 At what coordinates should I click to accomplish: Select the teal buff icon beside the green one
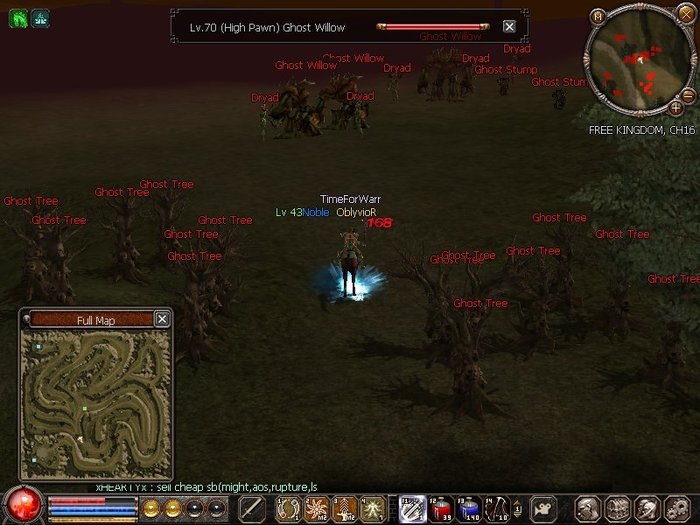tap(40, 17)
